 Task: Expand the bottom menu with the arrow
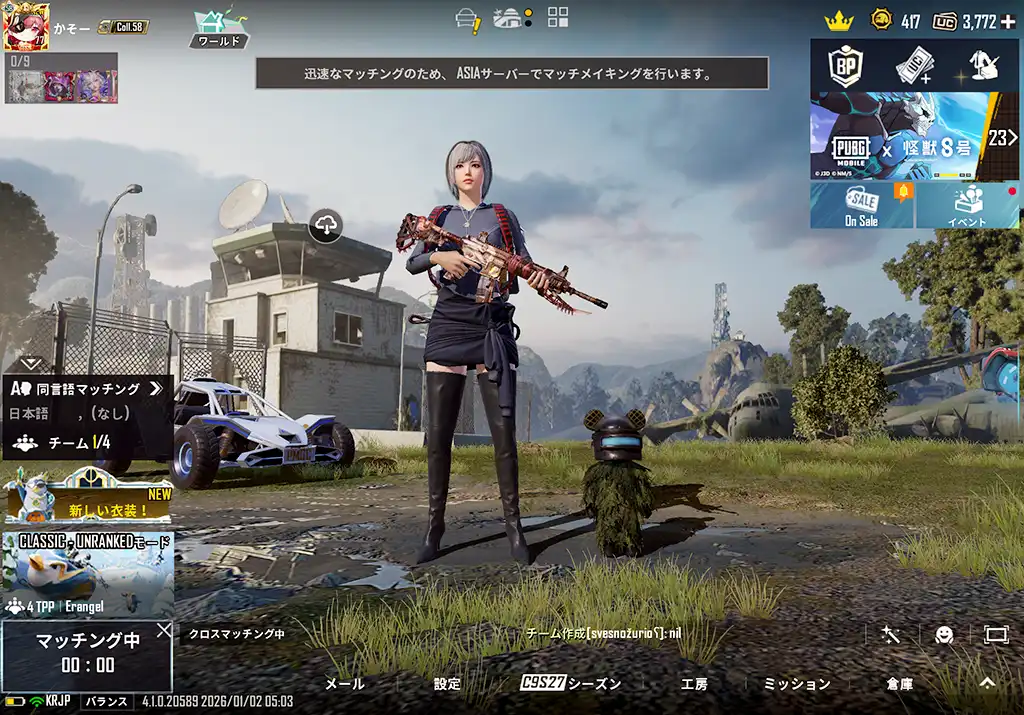pos(987,683)
